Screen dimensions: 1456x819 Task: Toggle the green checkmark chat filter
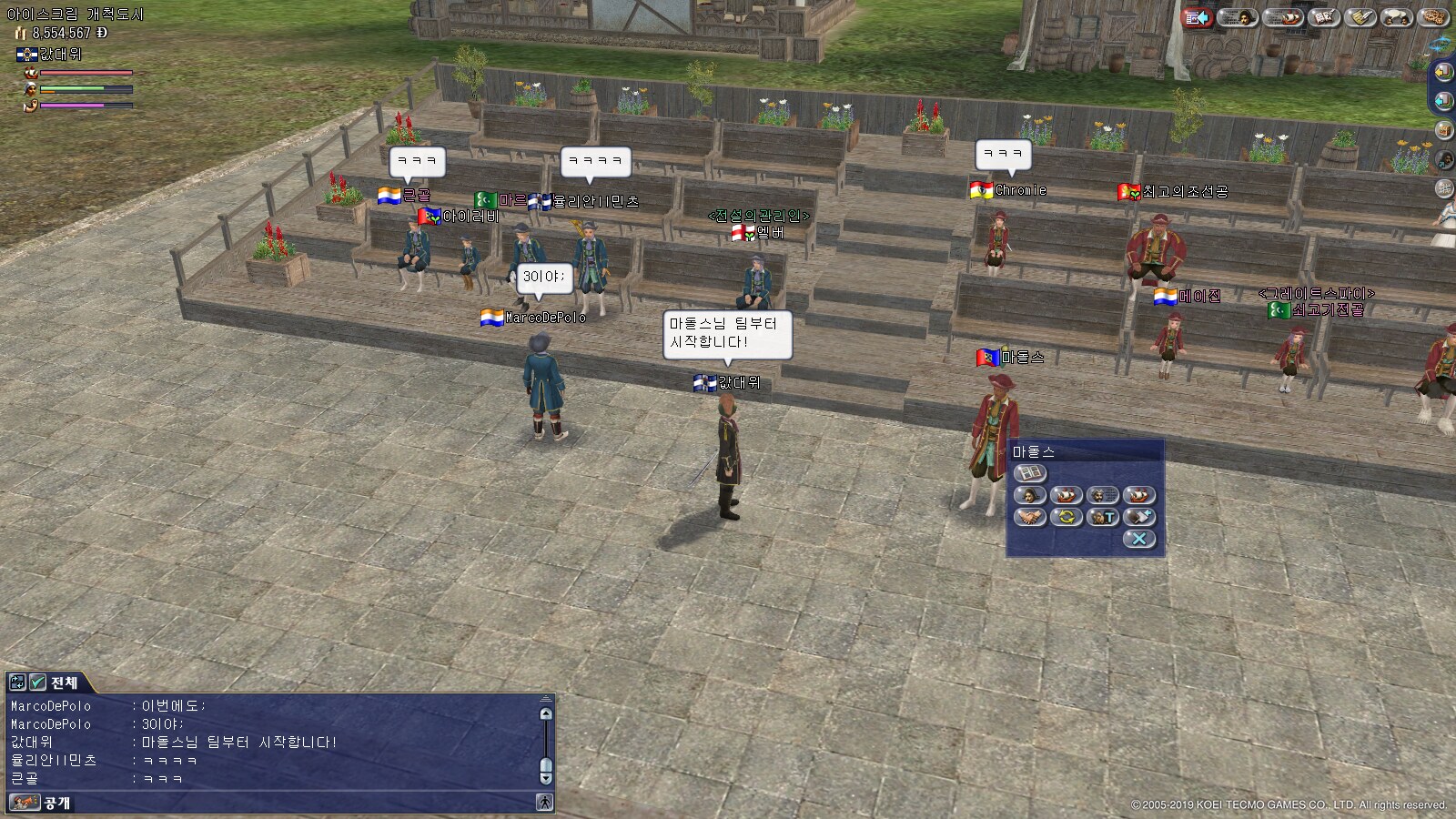(37, 682)
